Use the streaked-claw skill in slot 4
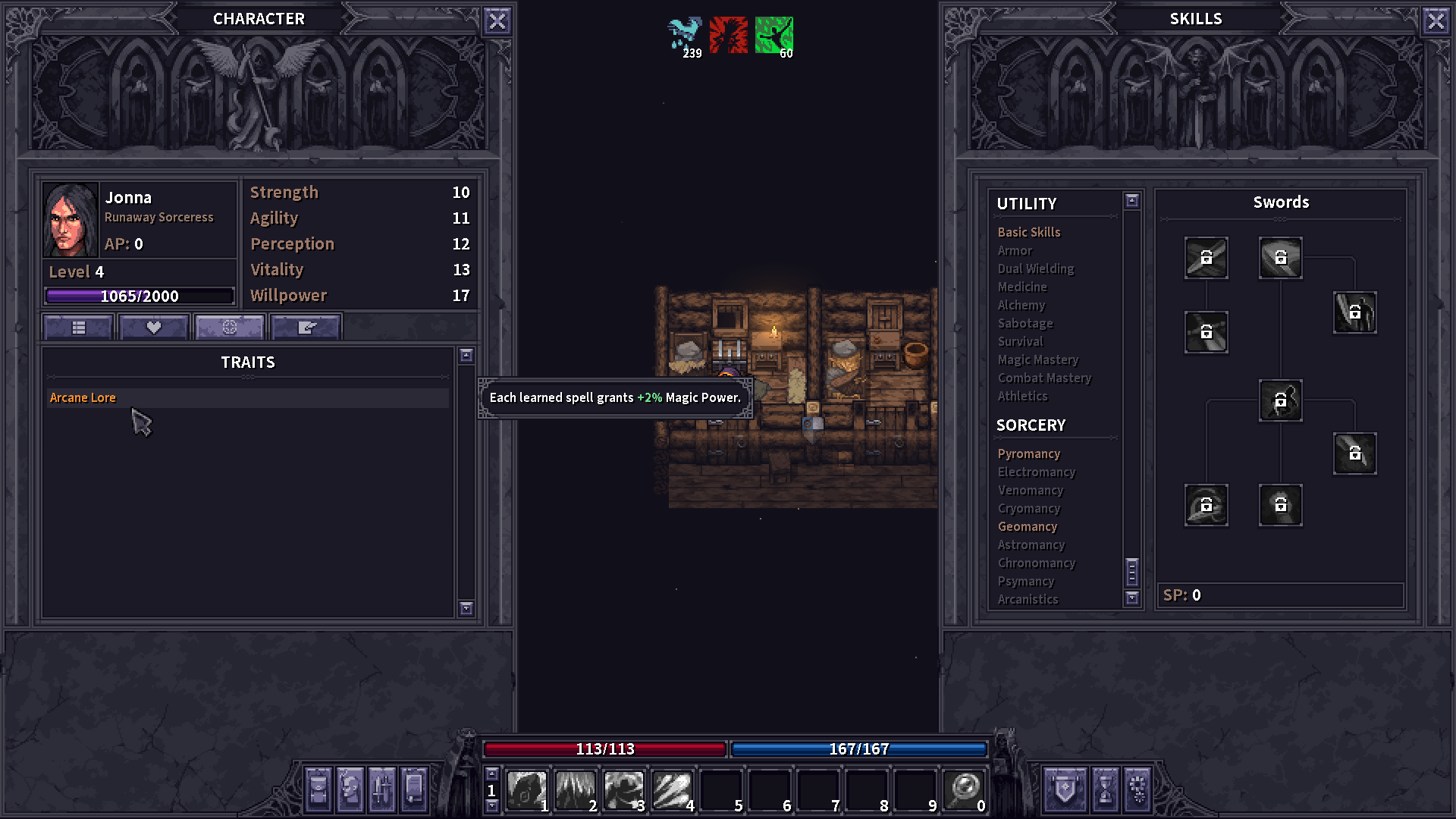The image size is (1456, 819). pos(672,790)
